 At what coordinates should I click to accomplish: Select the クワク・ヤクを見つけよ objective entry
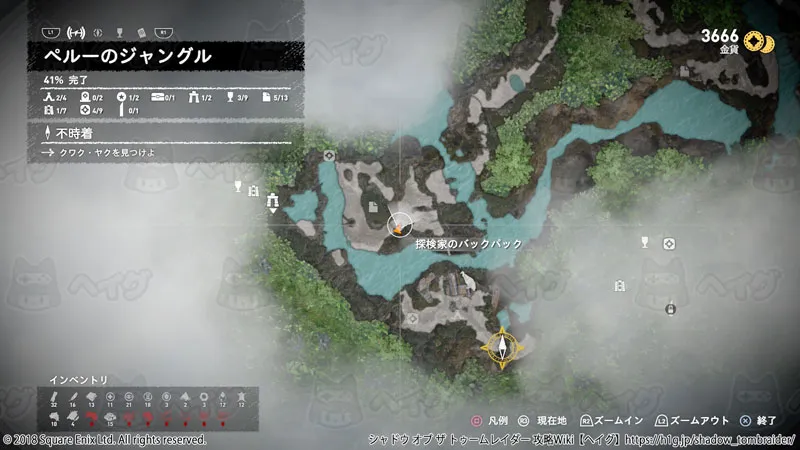click(x=102, y=153)
